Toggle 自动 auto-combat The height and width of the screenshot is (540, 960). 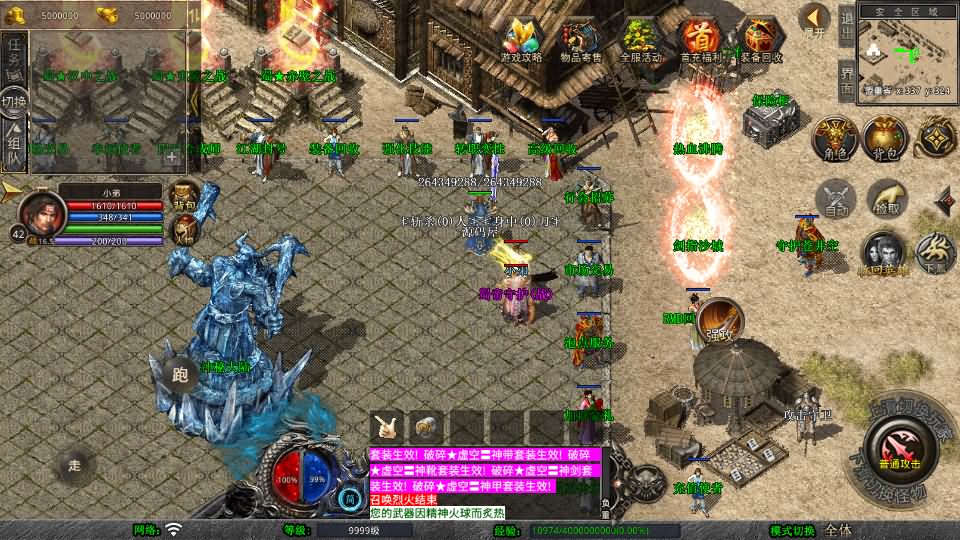pyautogui.click(x=836, y=198)
